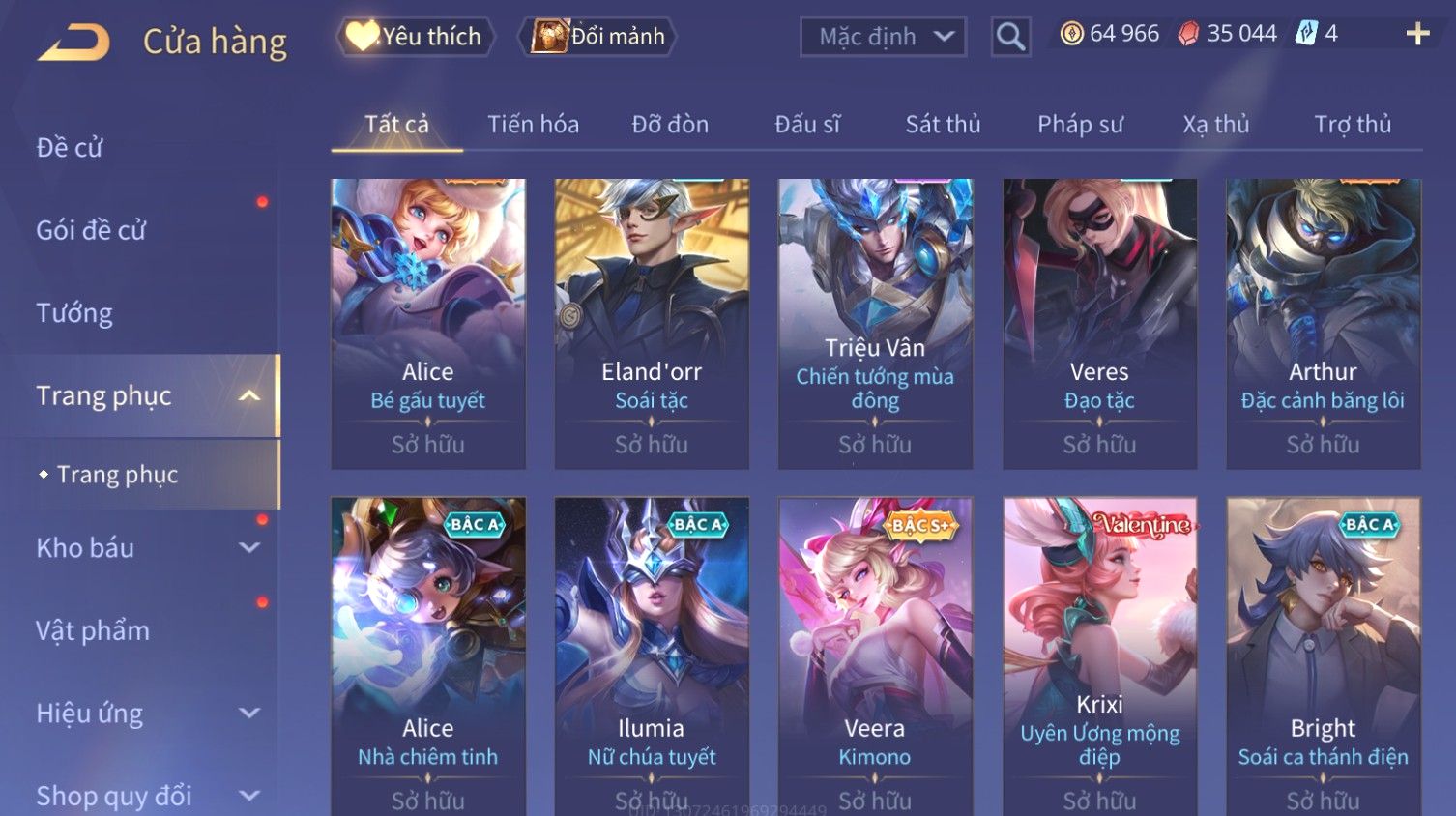Show the Đỡ đòn skins tab

pos(670,125)
